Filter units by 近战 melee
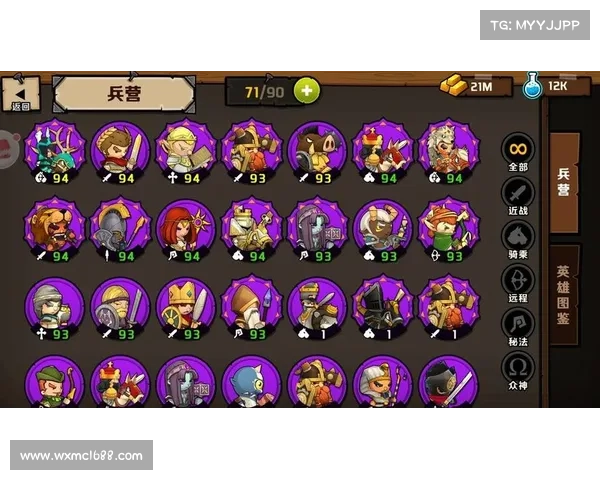 pyautogui.click(x=517, y=195)
